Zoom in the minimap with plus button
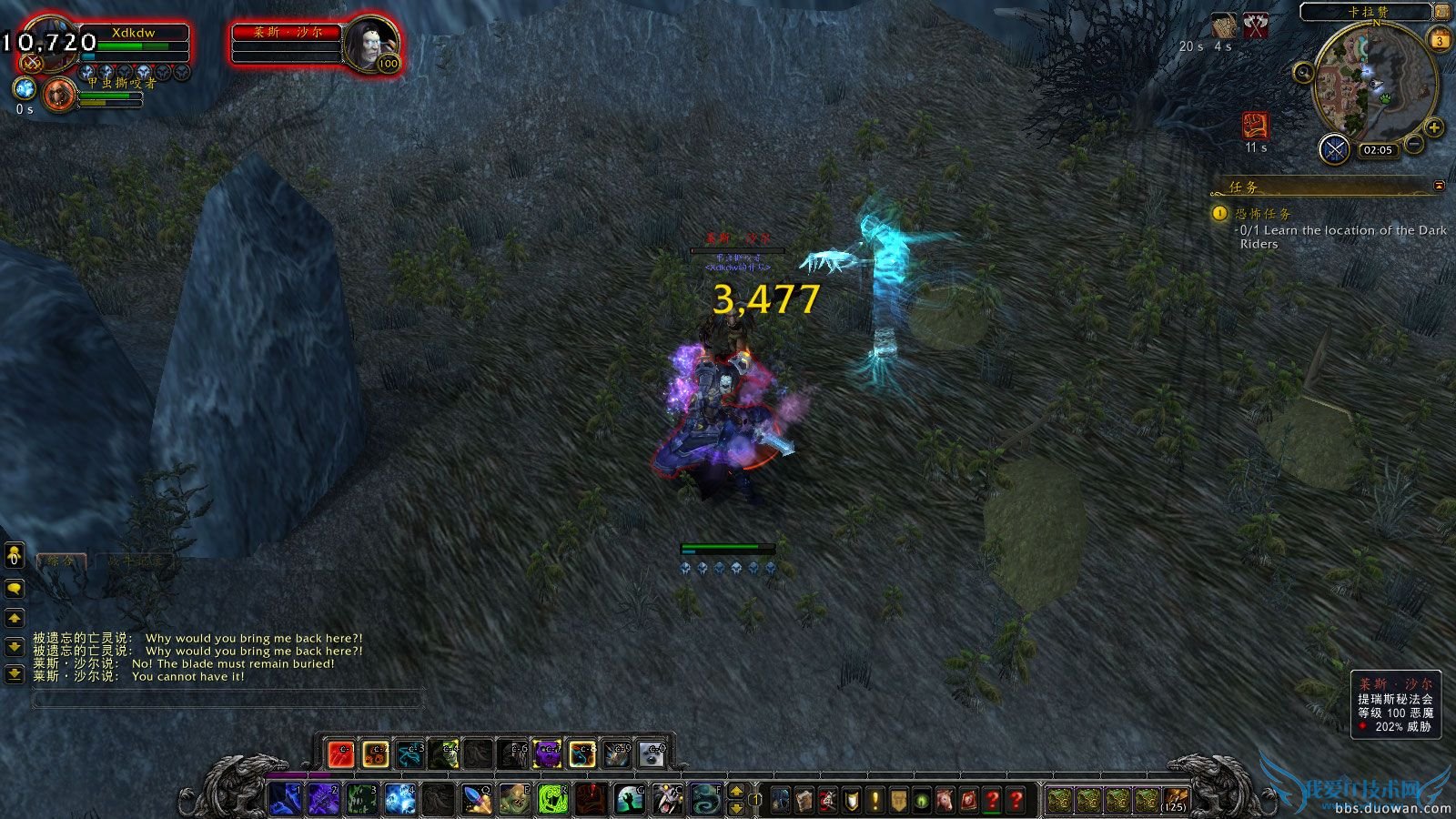 pos(1434,127)
